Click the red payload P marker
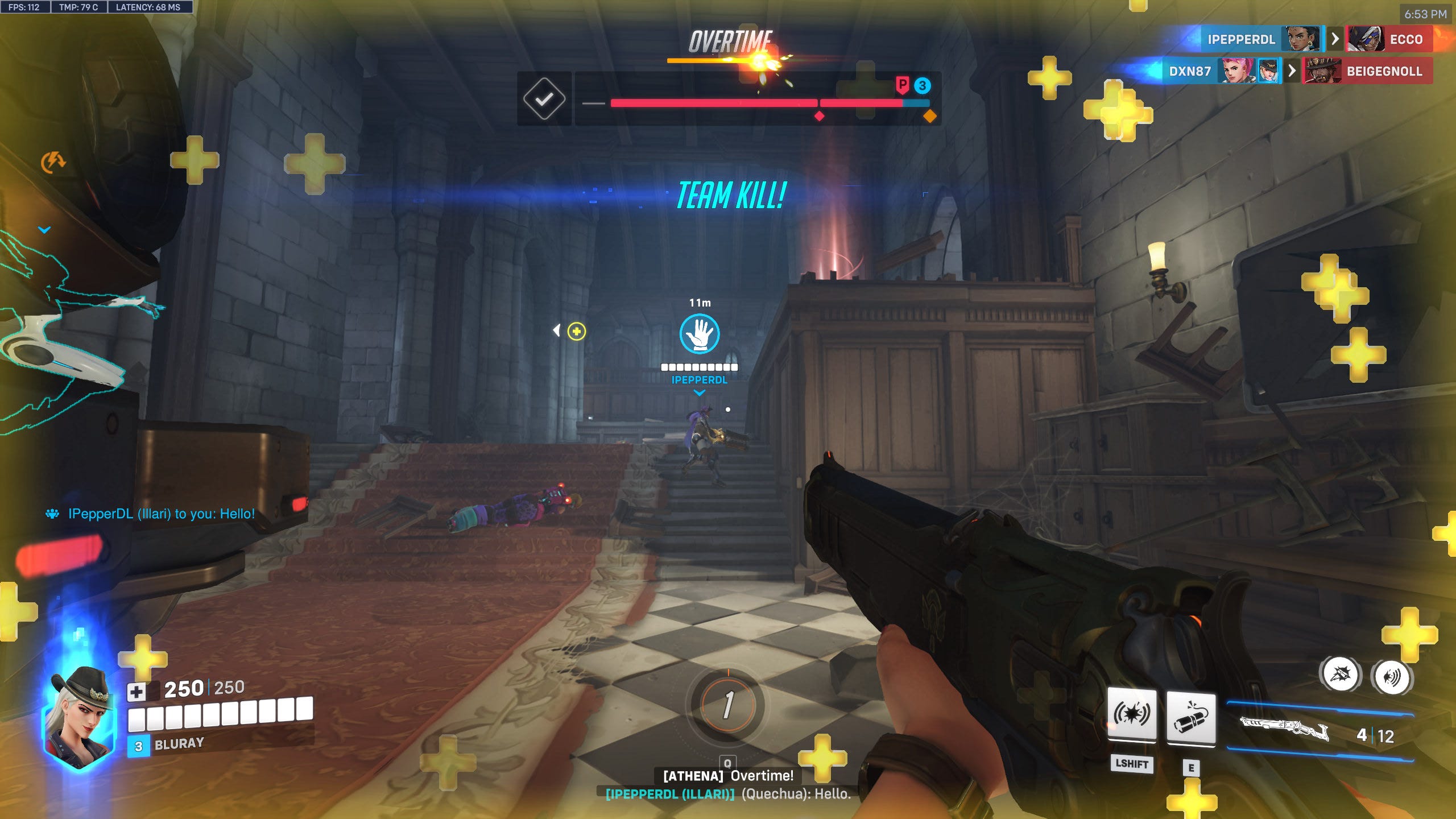The width and height of the screenshot is (1456, 819). click(x=902, y=85)
